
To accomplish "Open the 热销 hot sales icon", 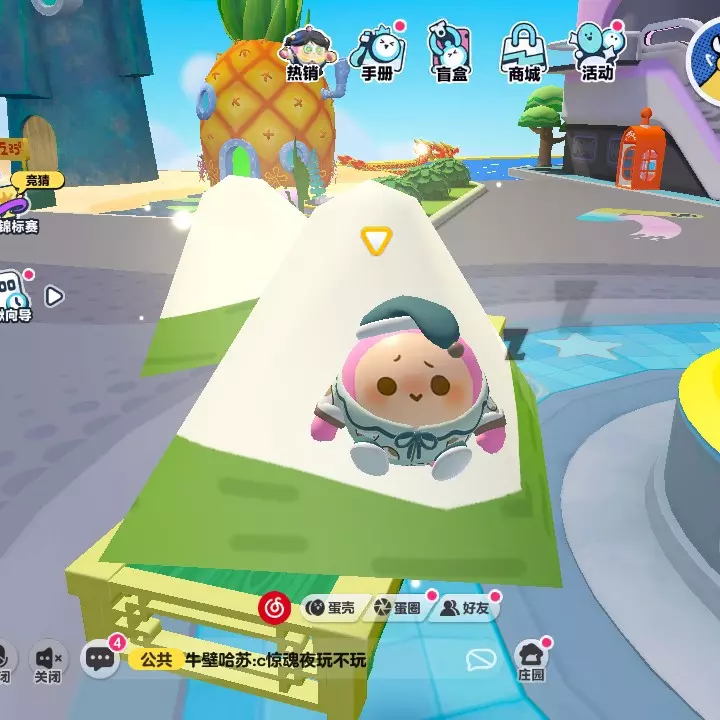I will tap(301, 52).
